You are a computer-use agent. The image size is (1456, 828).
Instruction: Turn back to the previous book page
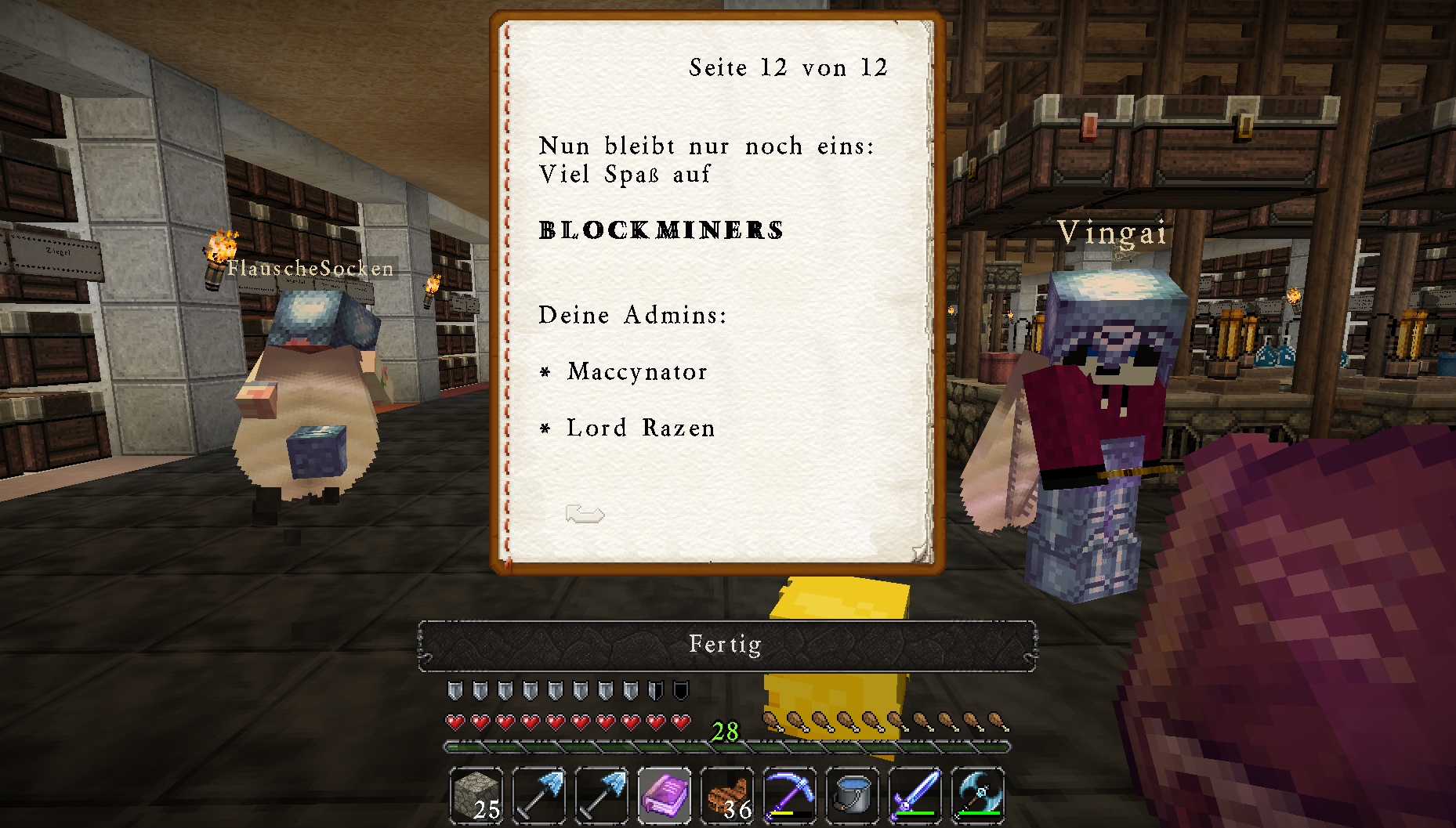[585, 515]
